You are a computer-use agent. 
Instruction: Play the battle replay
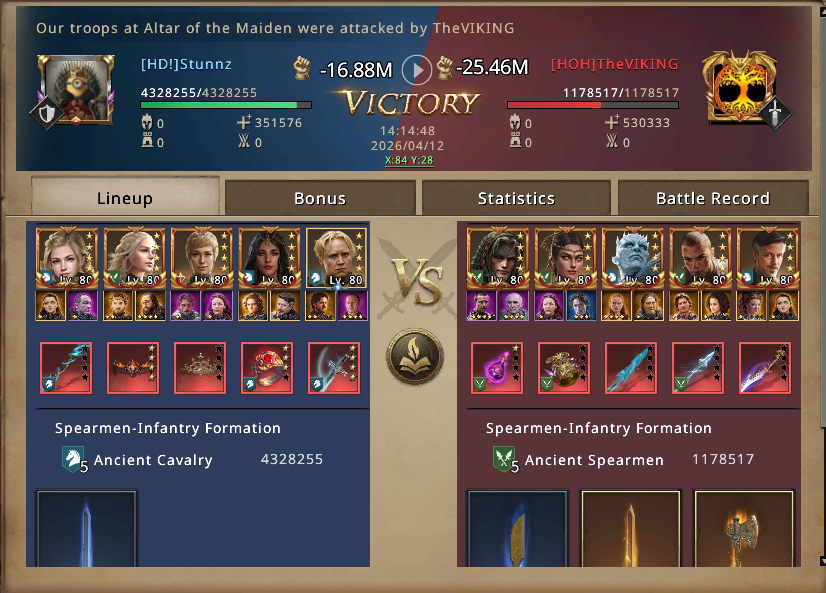pos(417,70)
